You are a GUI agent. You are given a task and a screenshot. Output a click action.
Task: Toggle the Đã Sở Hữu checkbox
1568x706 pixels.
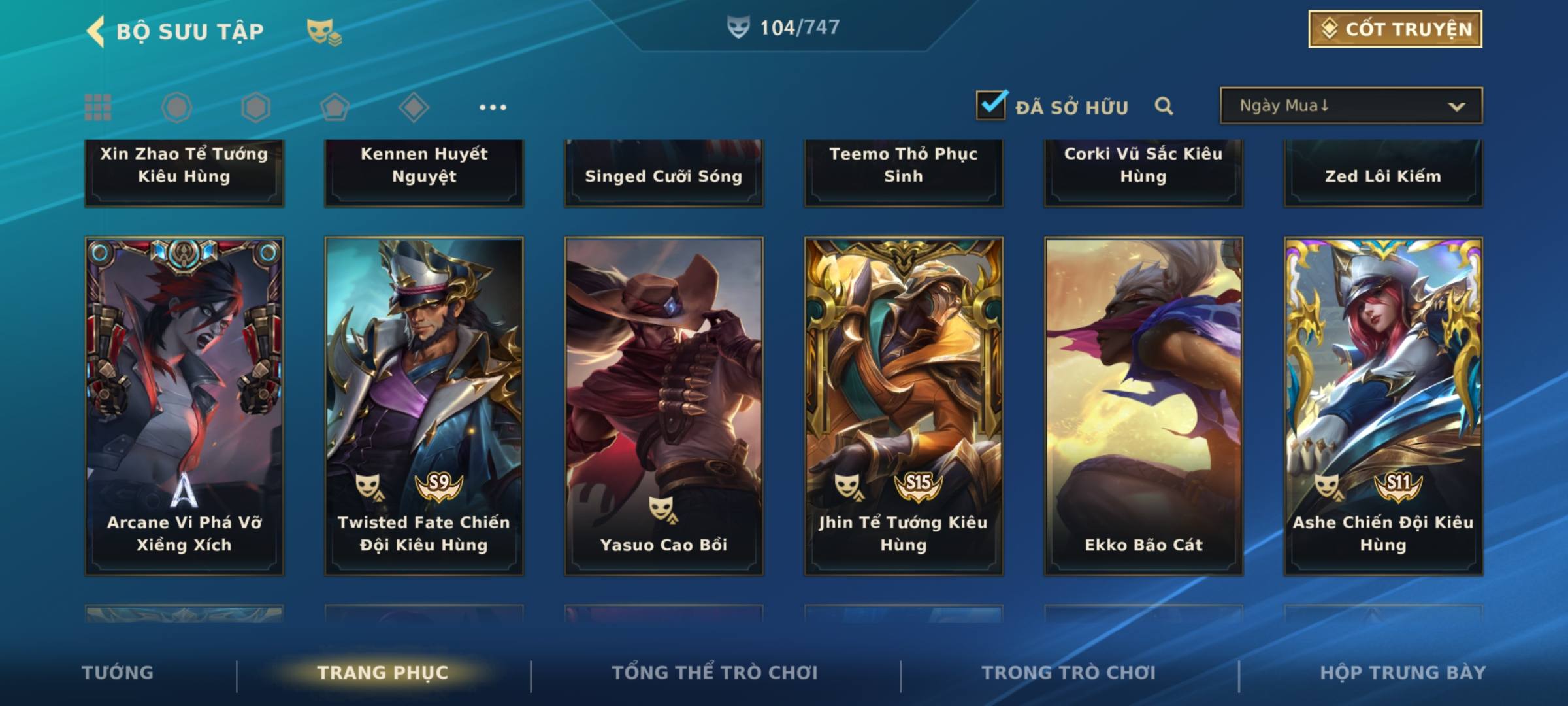(x=991, y=105)
